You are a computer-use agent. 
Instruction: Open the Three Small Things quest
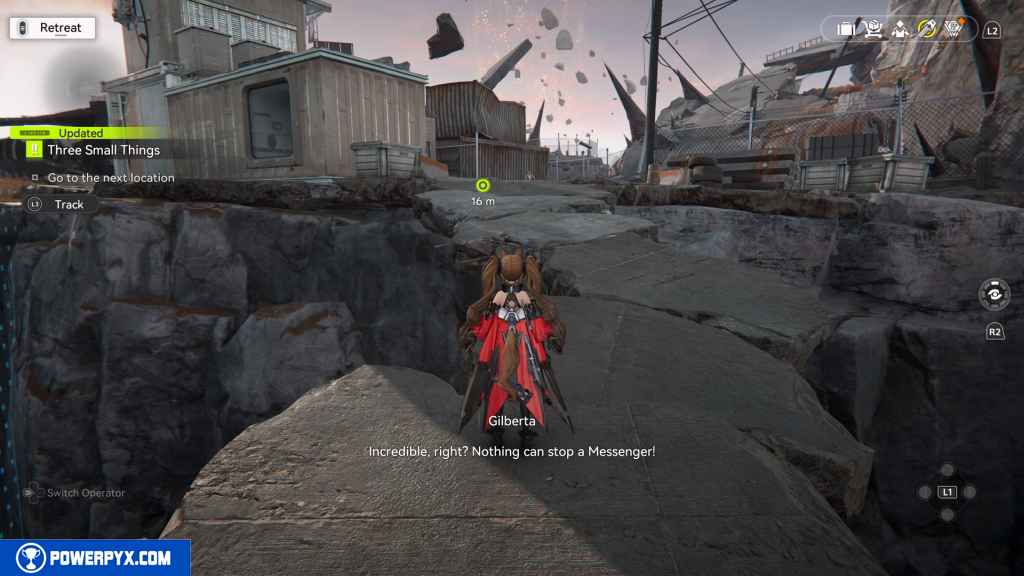[x=103, y=150]
